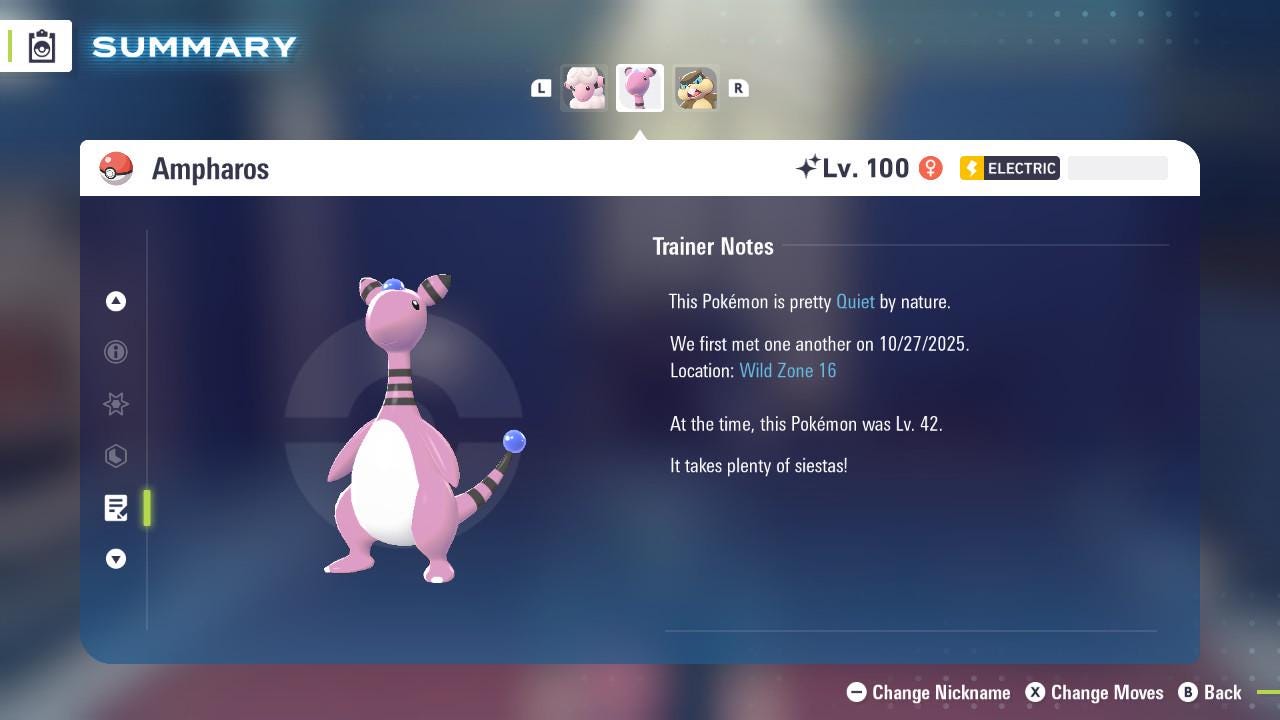Switch to the Flaaffy summary tab
This screenshot has height=720, width=1280.
pyautogui.click(x=584, y=88)
